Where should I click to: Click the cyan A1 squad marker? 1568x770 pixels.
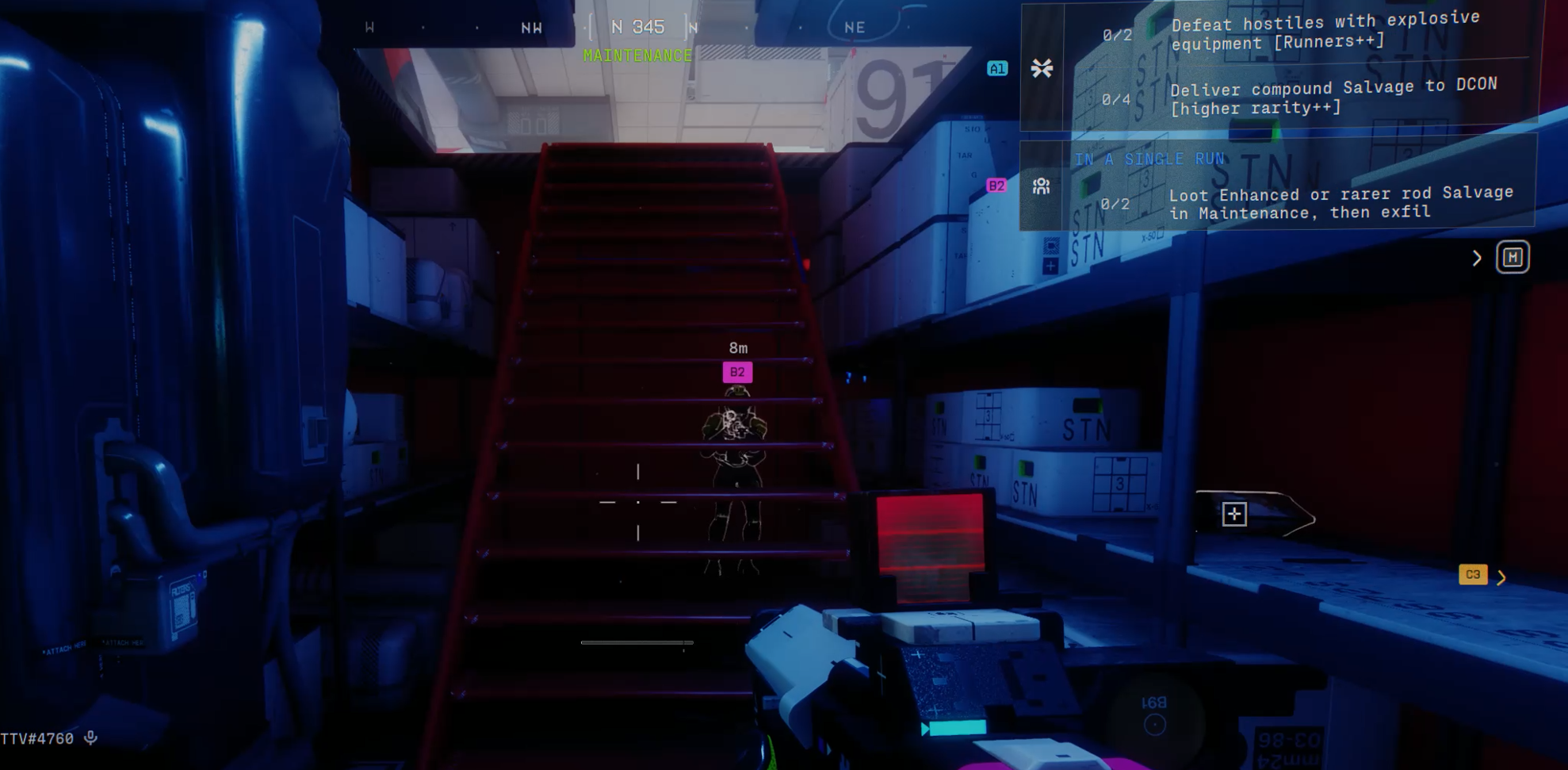pyautogui.click(x=996, y=69)
